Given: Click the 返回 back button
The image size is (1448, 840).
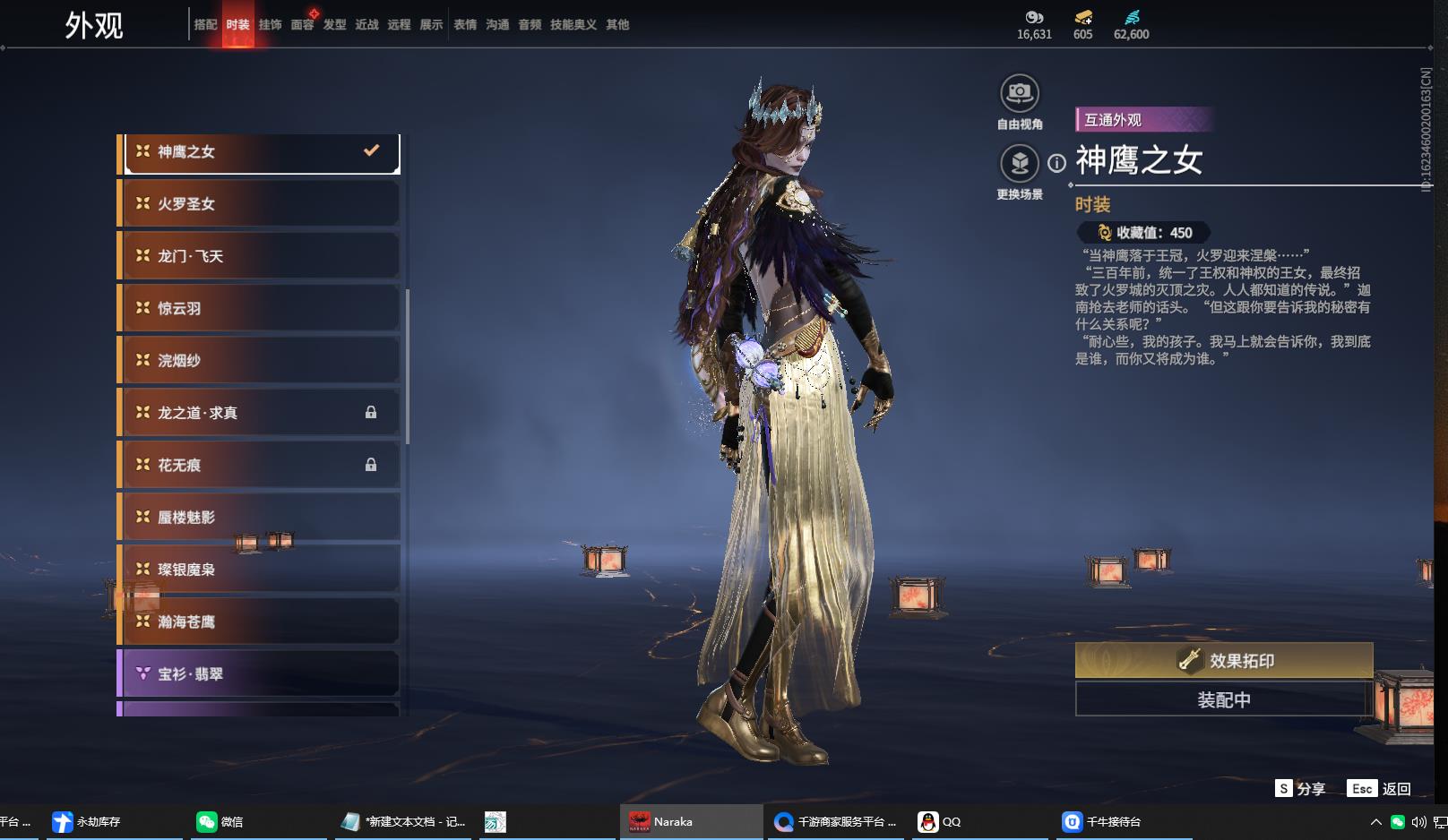Looking at the screenshot, I should pos(1380,789).
